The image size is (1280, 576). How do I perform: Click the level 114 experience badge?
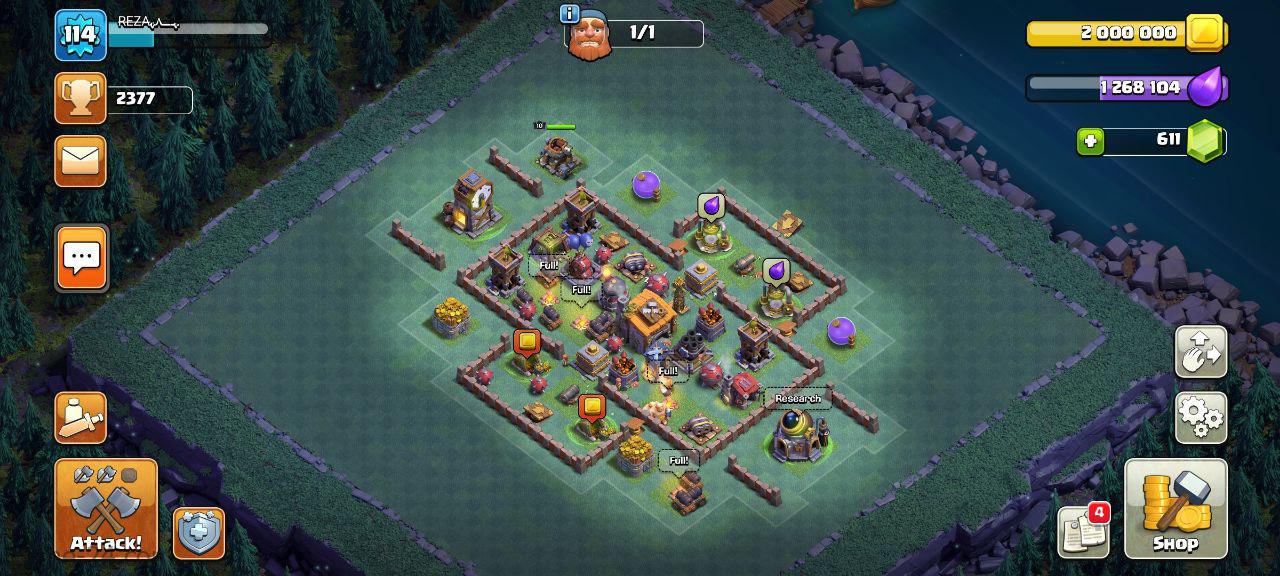pos(80,35)
